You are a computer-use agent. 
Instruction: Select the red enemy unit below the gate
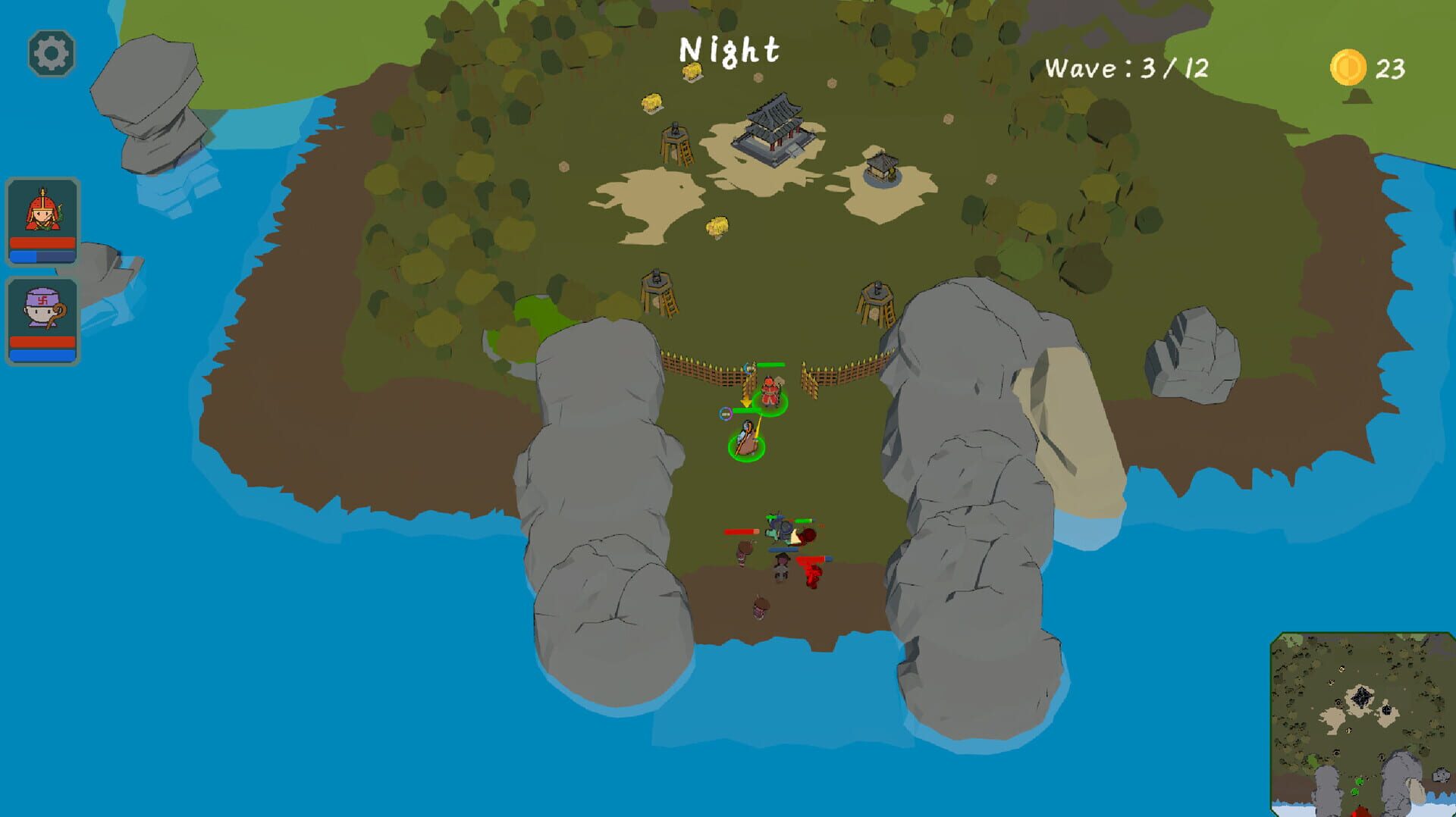[811, 572]
